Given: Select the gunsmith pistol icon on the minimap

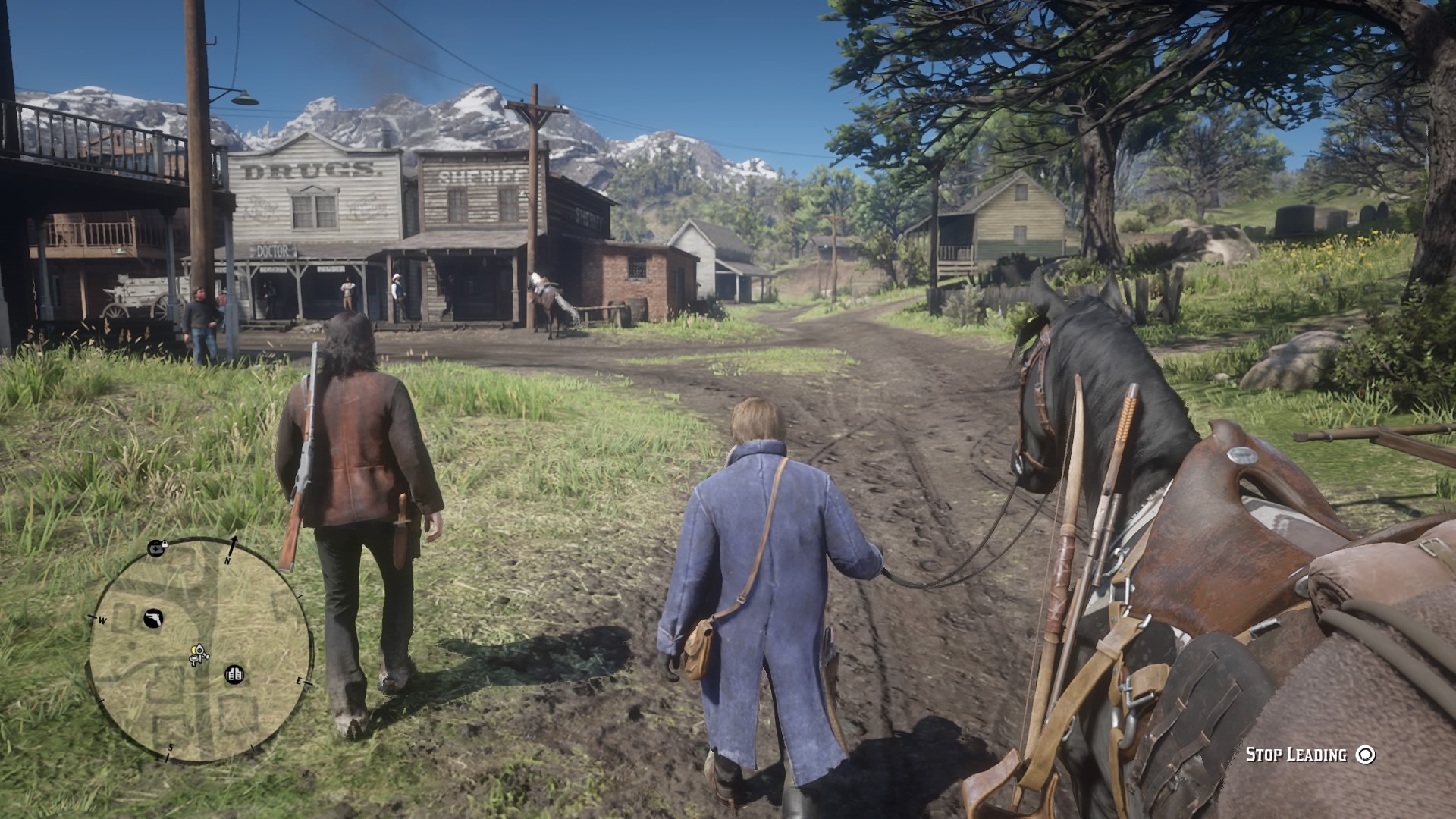Looking at the screenshot, I should [153, 618].
